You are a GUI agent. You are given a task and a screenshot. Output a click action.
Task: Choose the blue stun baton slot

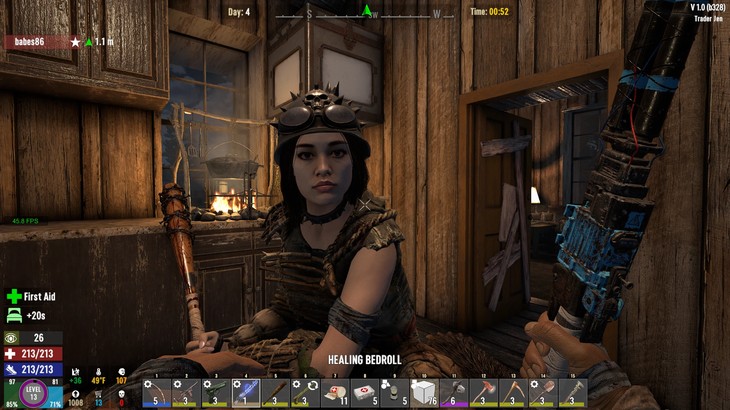[x=245, y=391]
